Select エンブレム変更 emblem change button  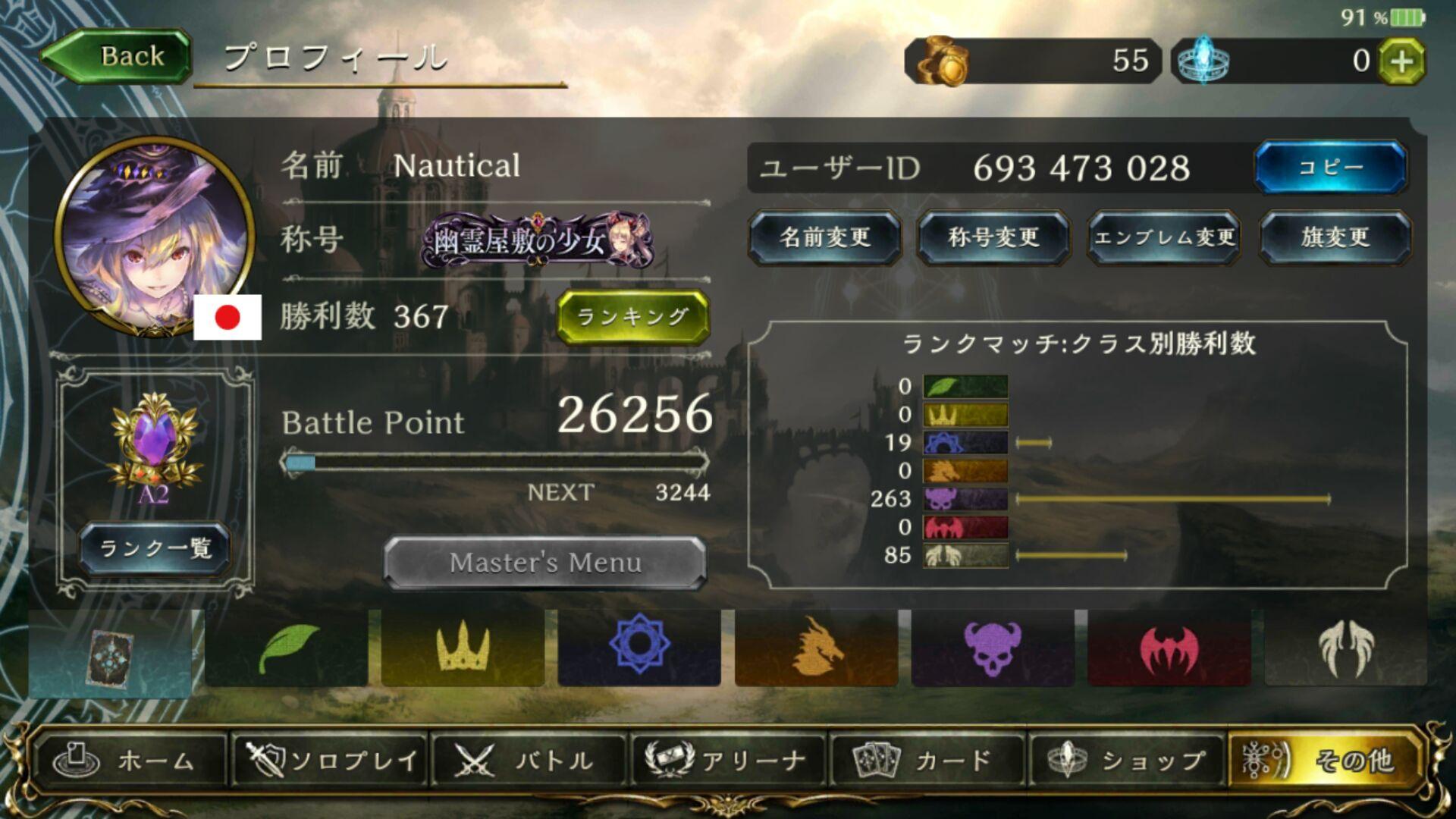[1164, 237]
